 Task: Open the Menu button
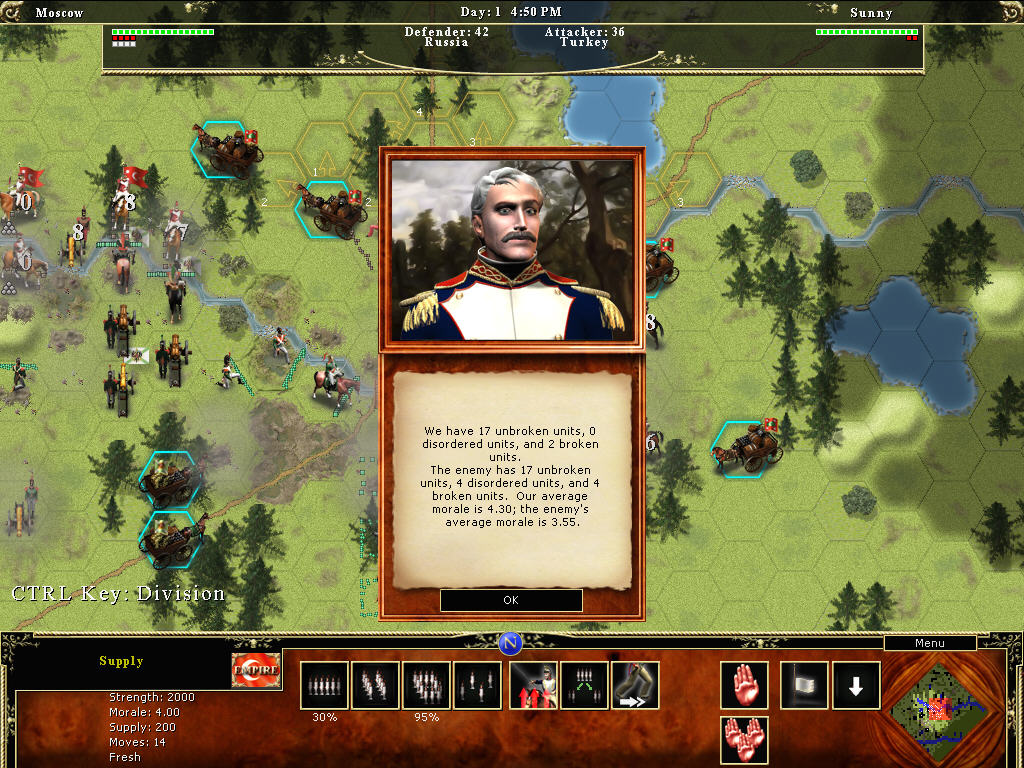click(929, 643)
